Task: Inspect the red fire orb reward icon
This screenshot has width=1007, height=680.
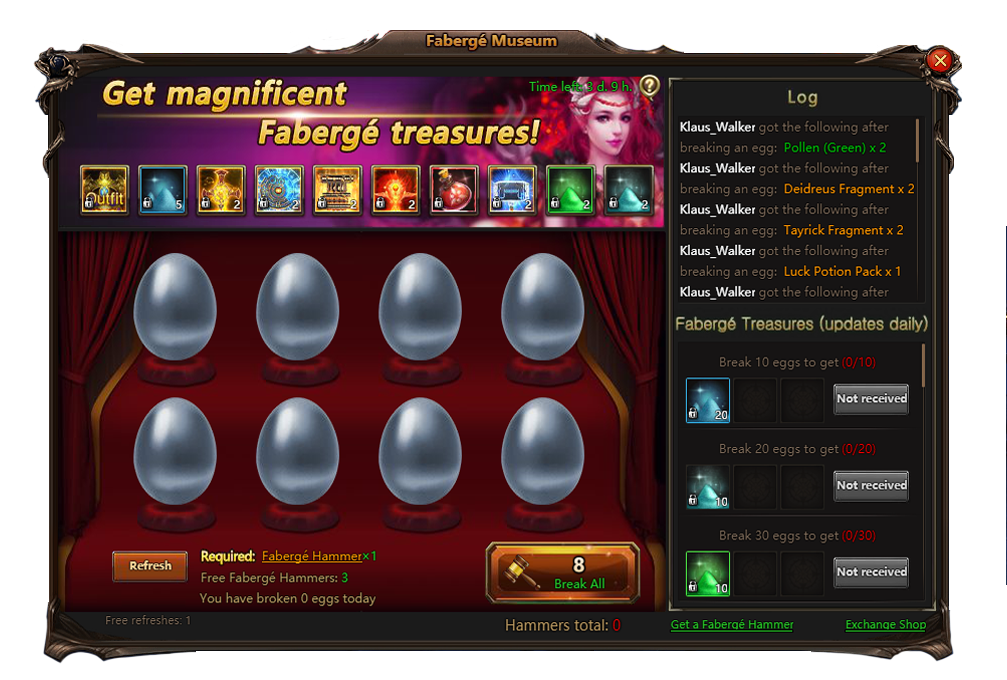Action: pyautogui.click(x=395, y=190)
